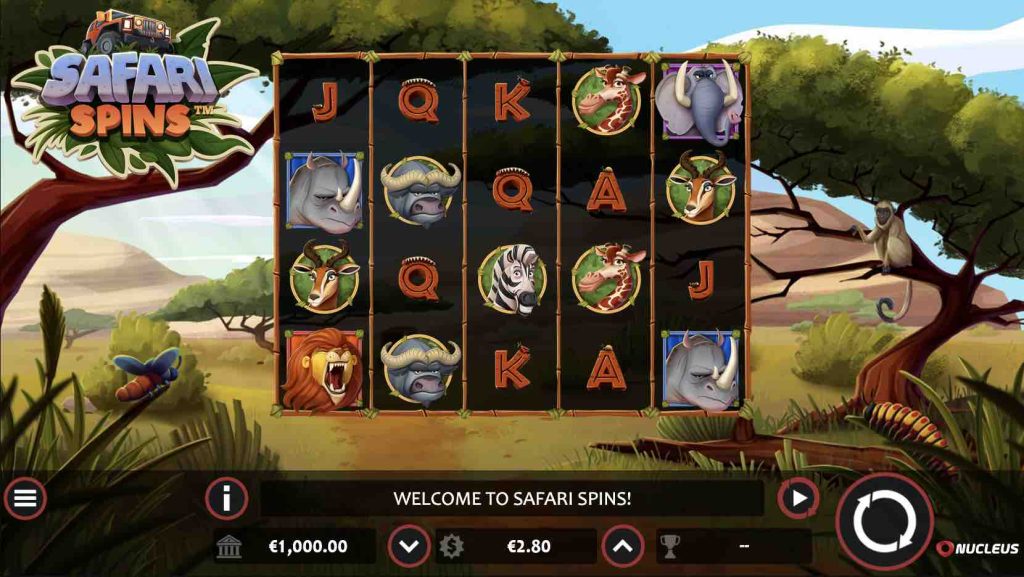
Task: Show the game info paytable
Action: click(226, 498)
